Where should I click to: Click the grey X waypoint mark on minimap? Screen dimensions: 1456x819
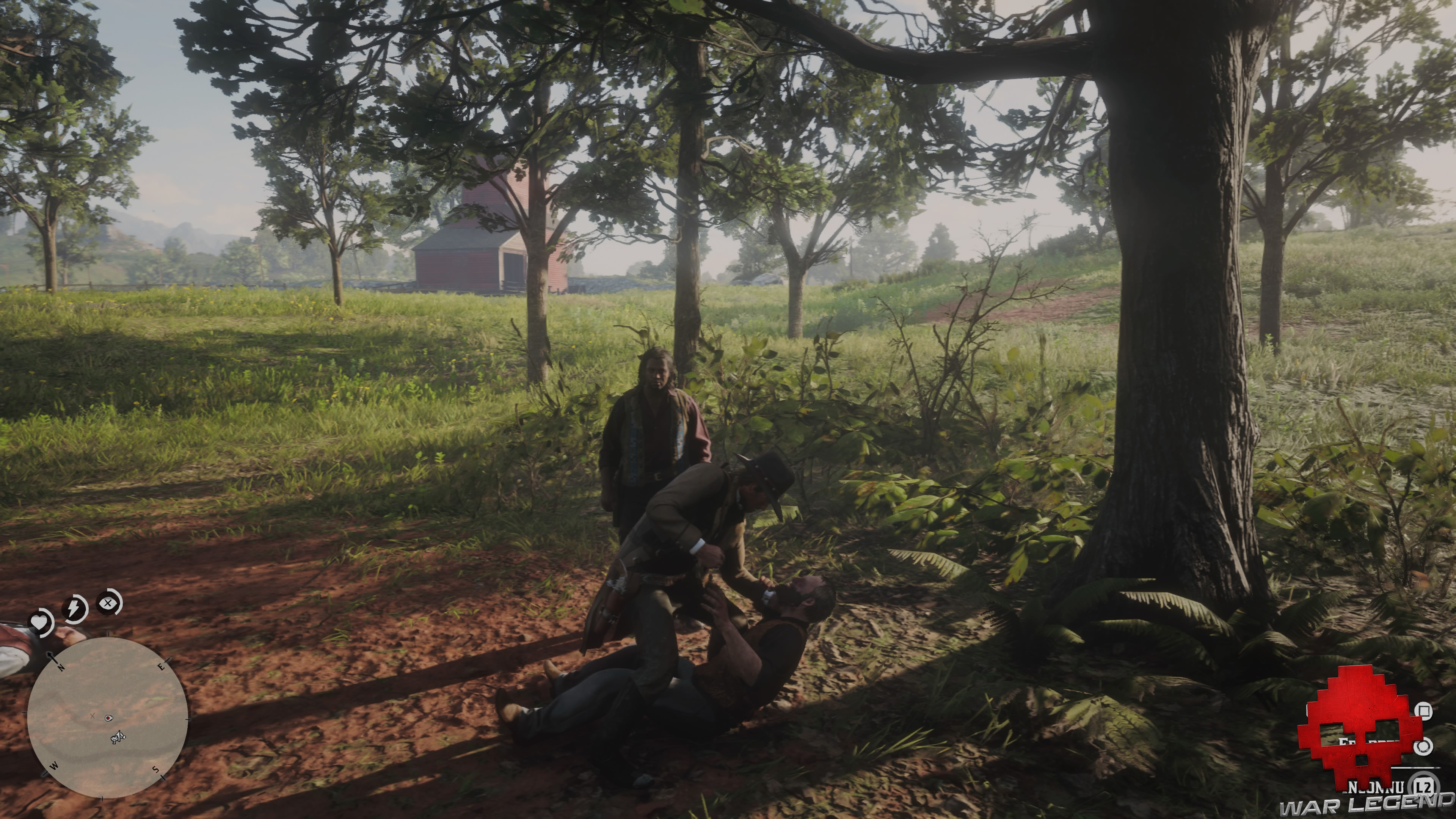pos(93,717)
